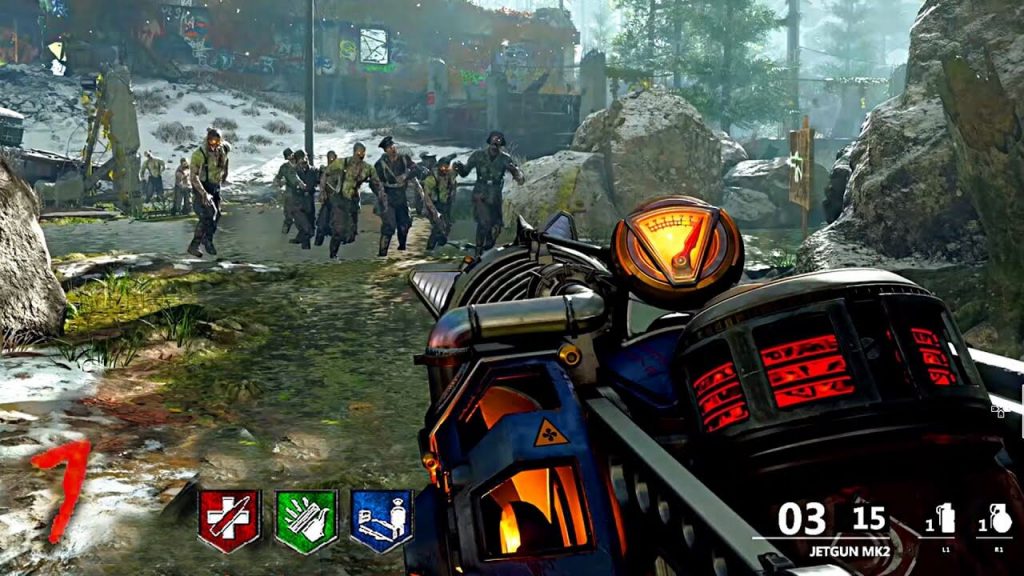The width and height of the screenshot is (1024, 576).
Task: Select the green hands perk icon
Action: coord(305,519)
